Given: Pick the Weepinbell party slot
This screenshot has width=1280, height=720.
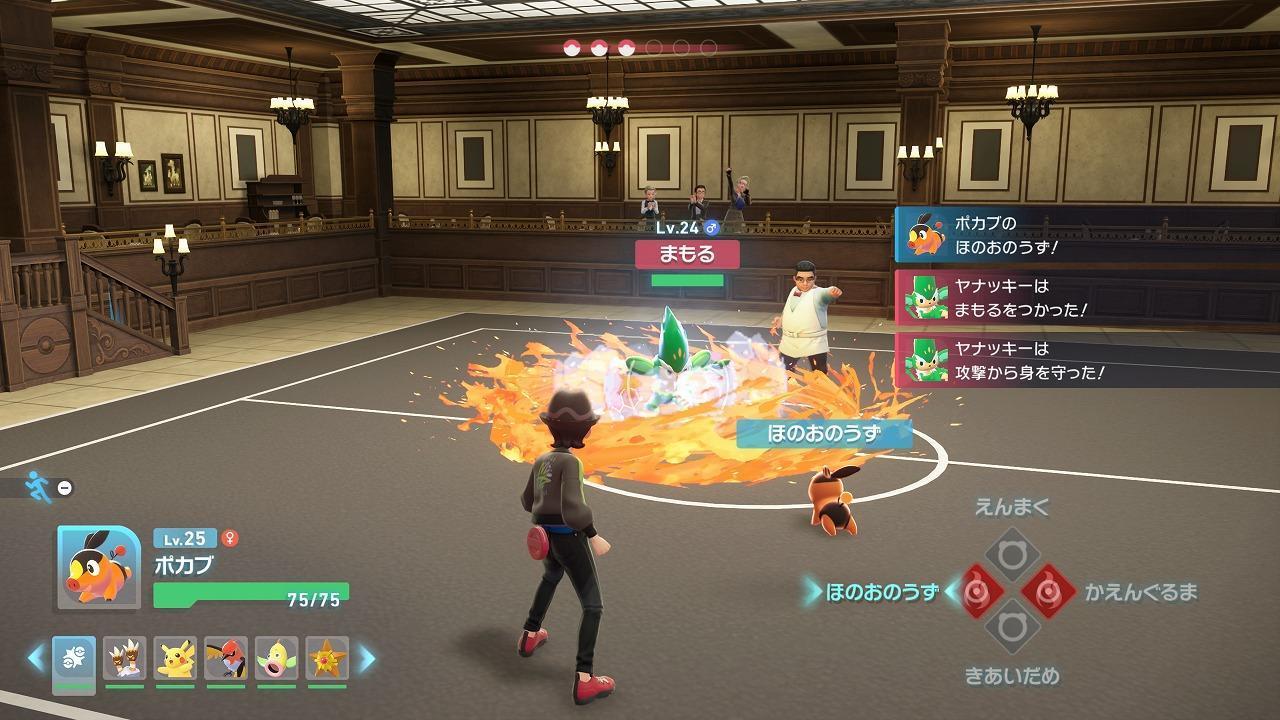Looking at the screenshot, I should (276, 658).
